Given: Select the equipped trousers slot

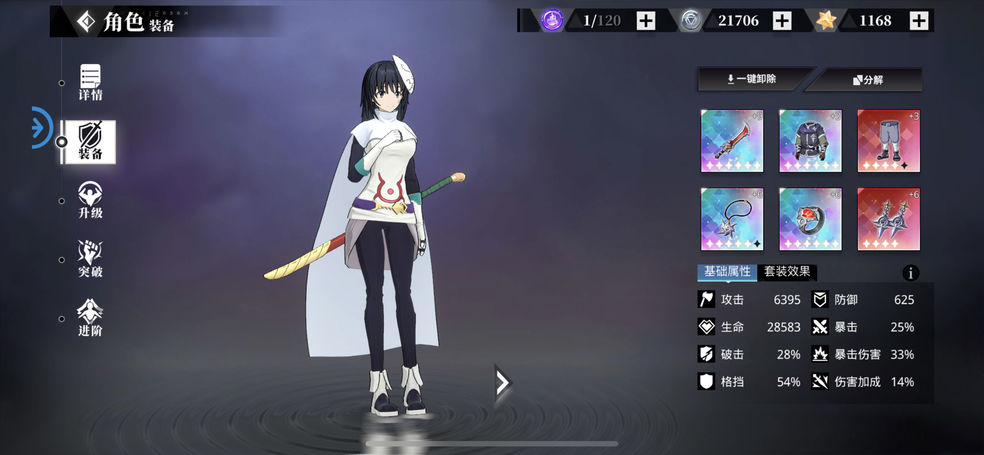Looking at the screenshot, I should coord(888,141).
